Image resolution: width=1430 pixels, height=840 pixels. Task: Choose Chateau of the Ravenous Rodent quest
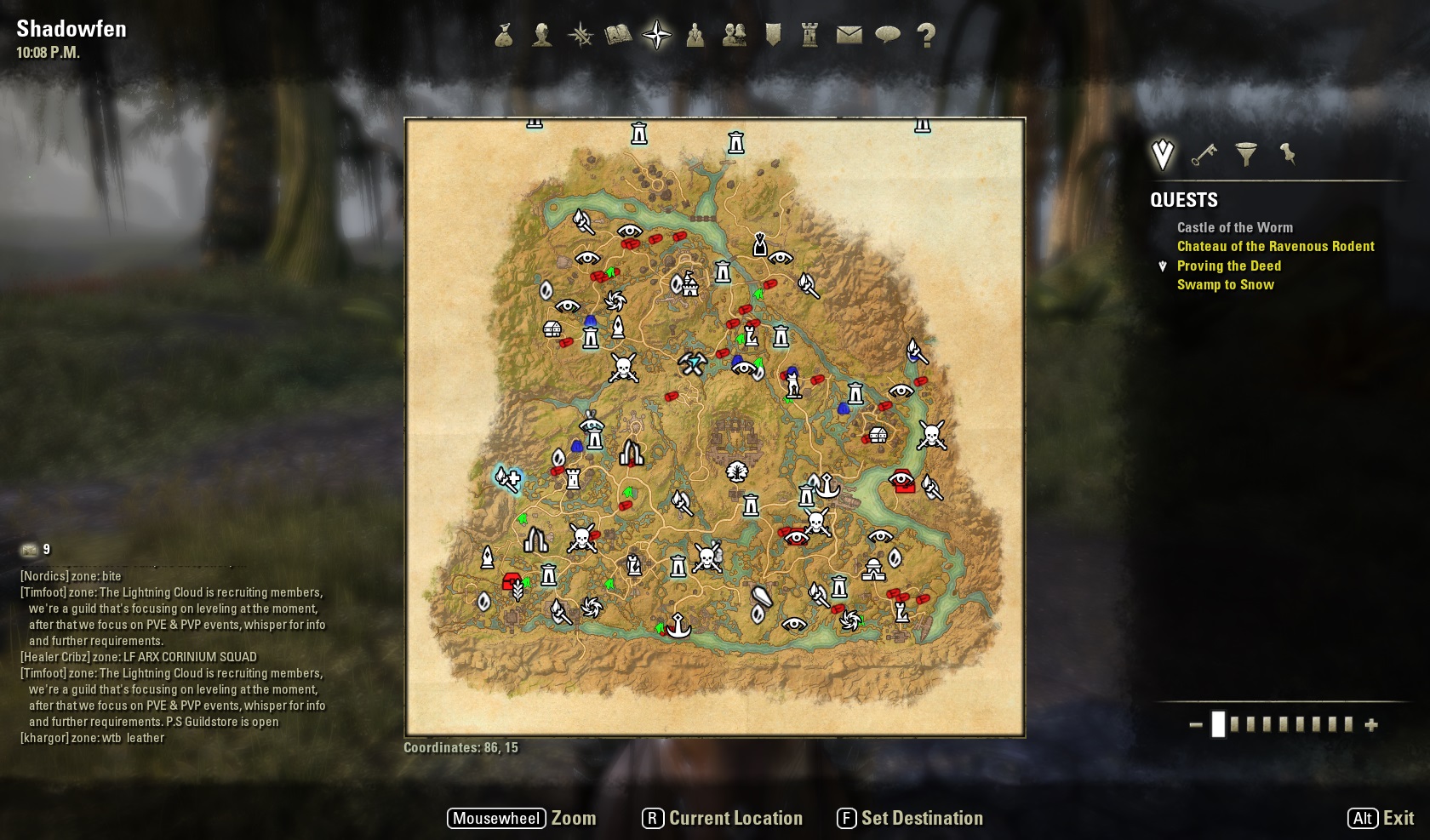click(x=1275, y=246)
